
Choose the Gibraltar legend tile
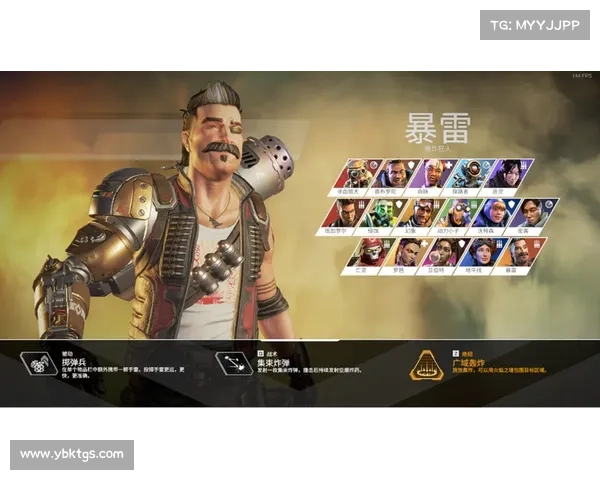pyautogui.click(x=392, y=174)
